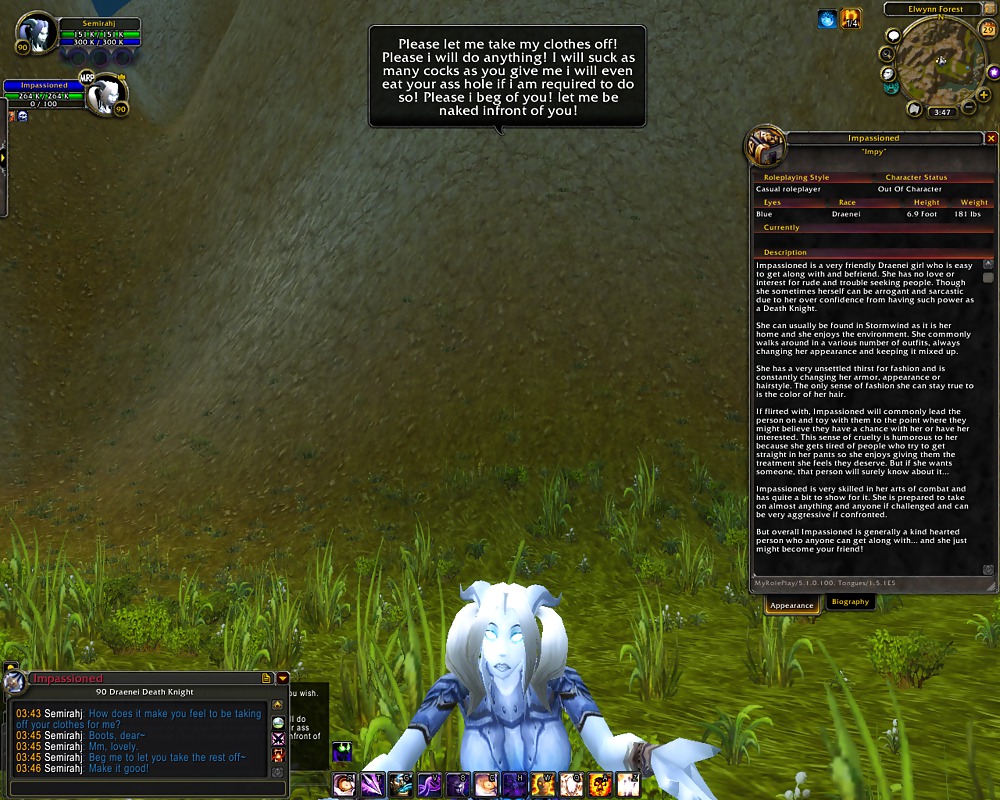Switch to the Biography tab
This screenshot has width=1000, height=800.
coord(850,602)
